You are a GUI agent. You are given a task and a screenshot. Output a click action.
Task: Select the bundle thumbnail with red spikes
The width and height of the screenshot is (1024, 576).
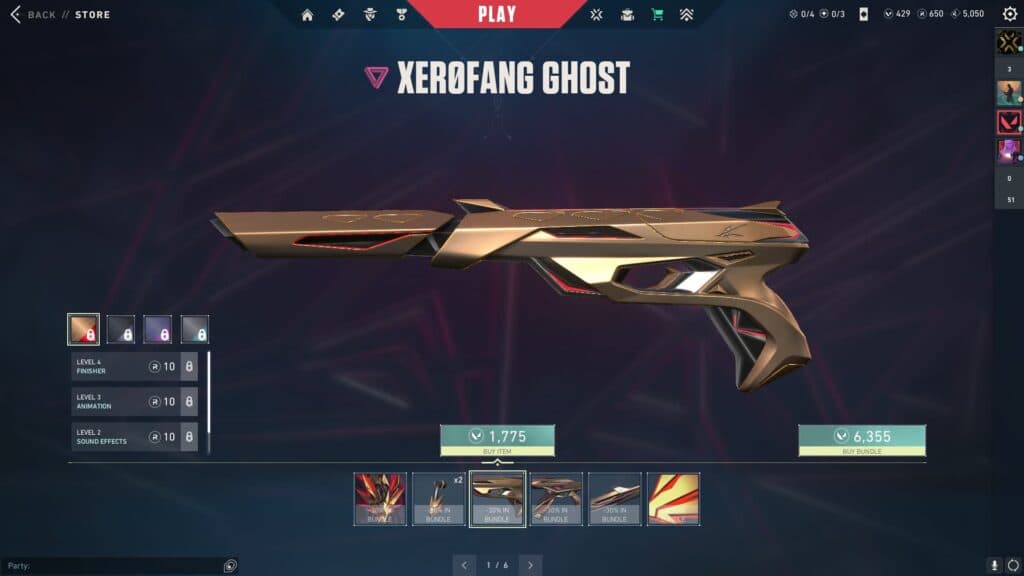(381, 499)
